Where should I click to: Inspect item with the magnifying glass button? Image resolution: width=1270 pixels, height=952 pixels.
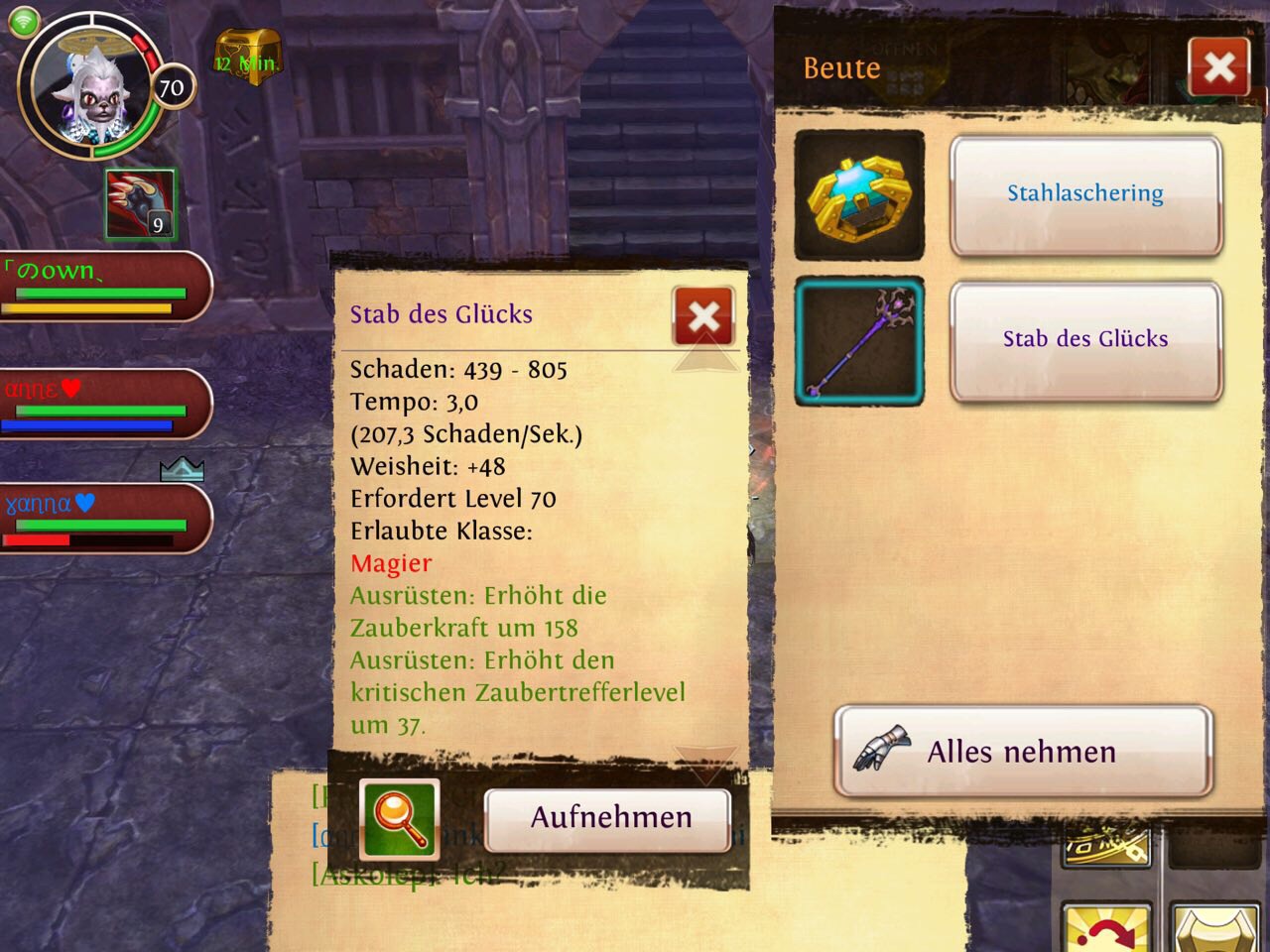point(400,819)
